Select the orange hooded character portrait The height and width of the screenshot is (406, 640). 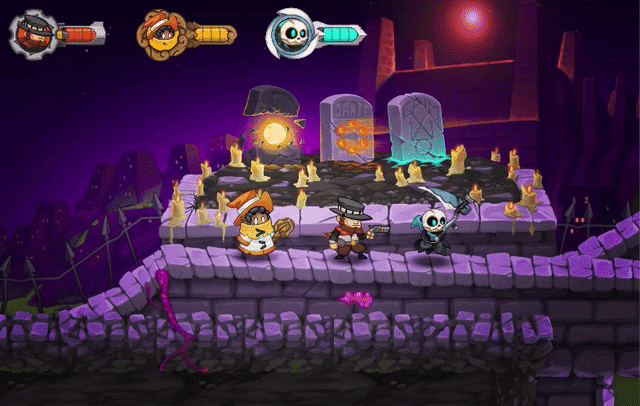159,33
